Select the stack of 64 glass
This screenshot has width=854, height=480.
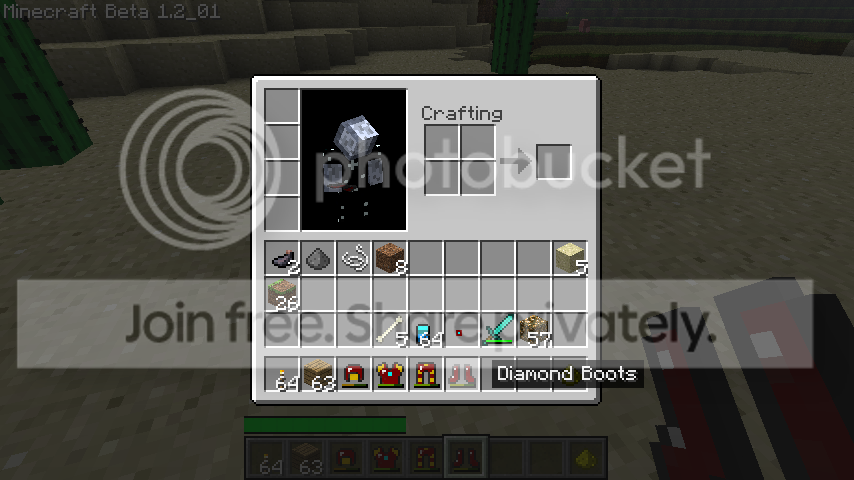point(427,331)
